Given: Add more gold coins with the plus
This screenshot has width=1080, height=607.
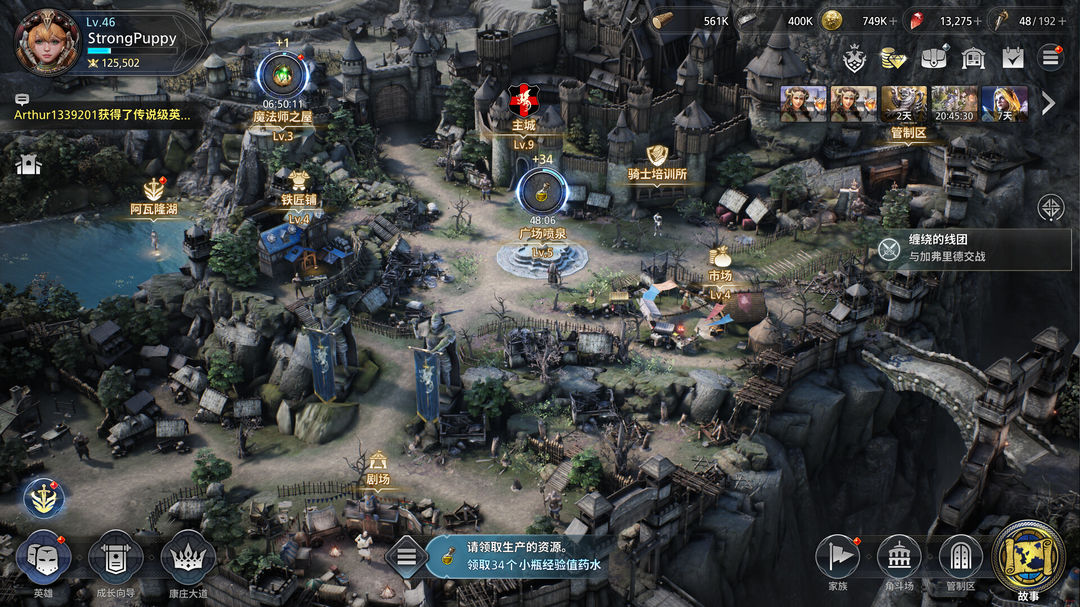Looking at the screenshot, I should [893, 21].
